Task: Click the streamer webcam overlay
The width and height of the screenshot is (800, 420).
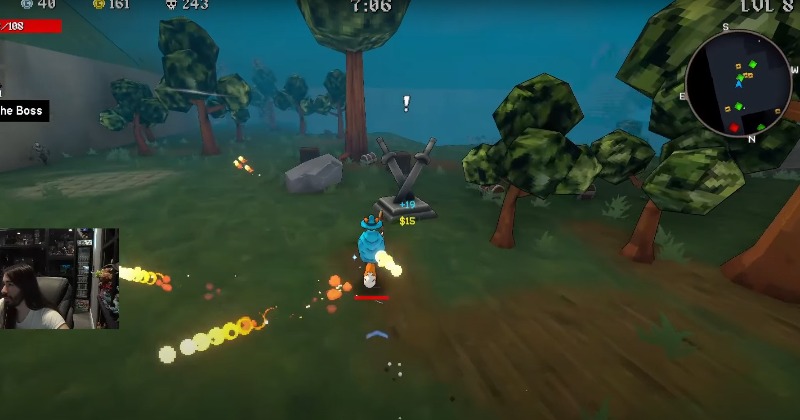Action: point(59,278)
